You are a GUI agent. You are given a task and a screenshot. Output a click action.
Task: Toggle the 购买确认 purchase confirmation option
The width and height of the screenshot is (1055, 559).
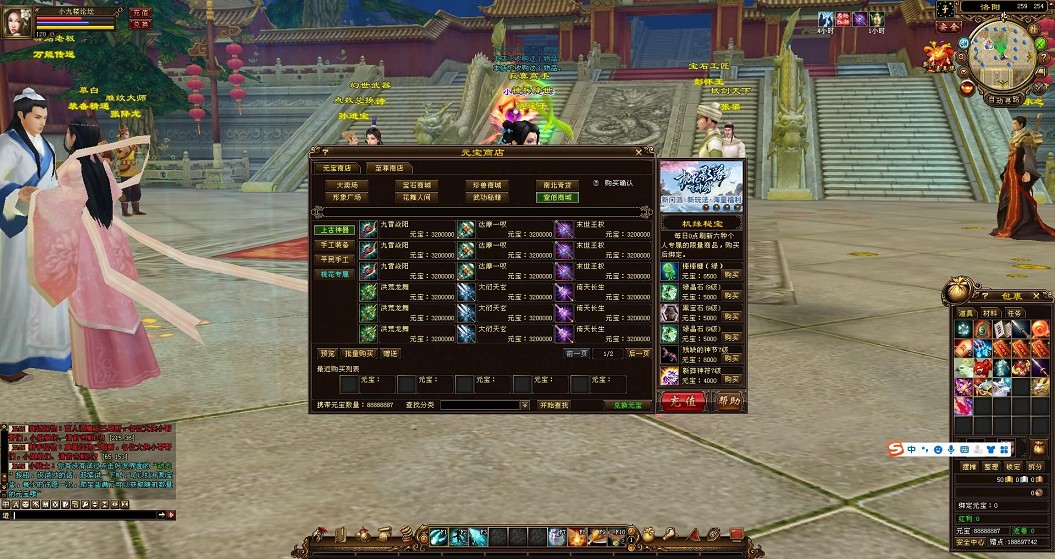pyautogui.click(x=596, y=184)
